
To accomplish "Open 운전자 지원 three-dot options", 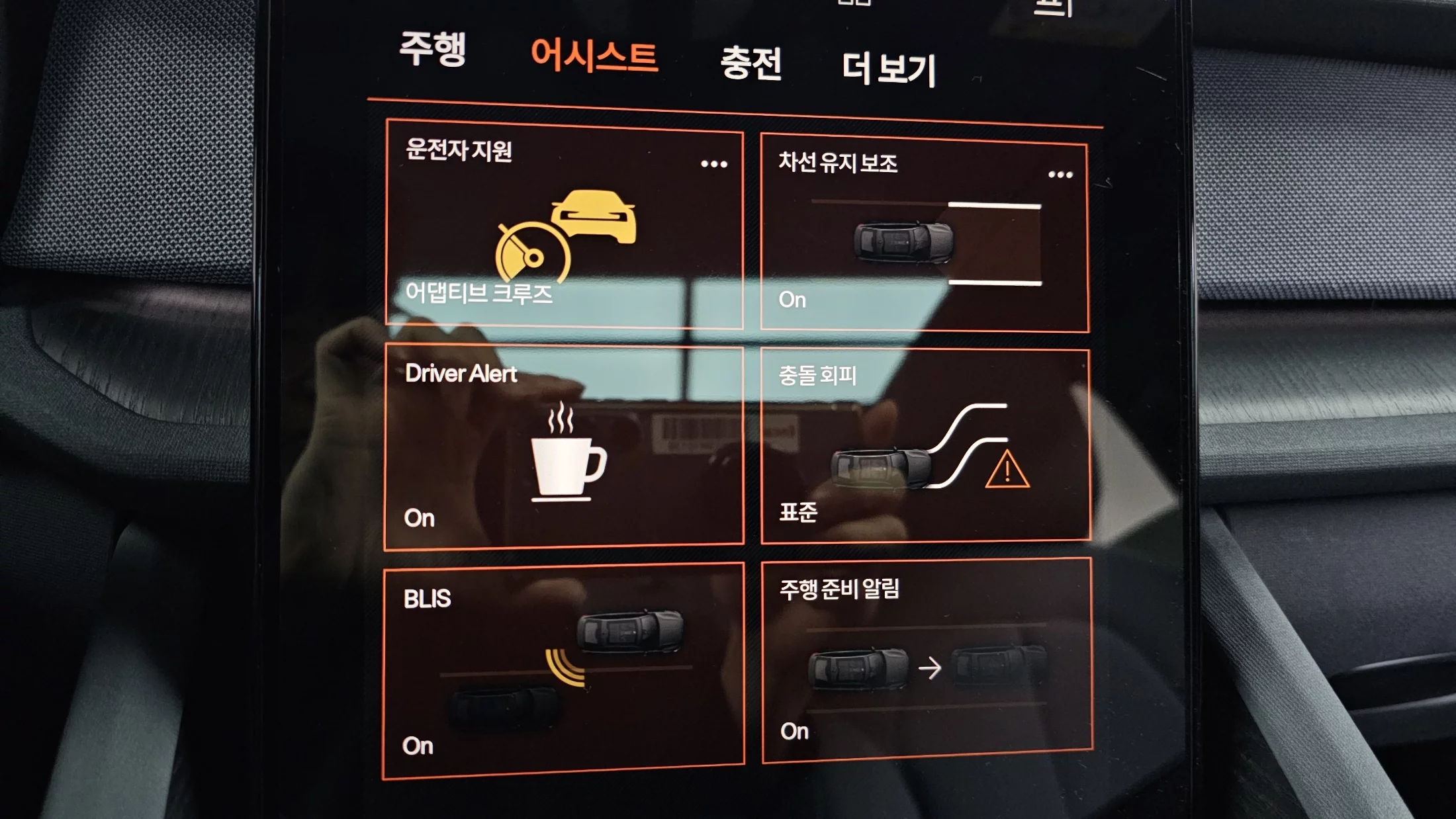I will (x=714, y=164).
